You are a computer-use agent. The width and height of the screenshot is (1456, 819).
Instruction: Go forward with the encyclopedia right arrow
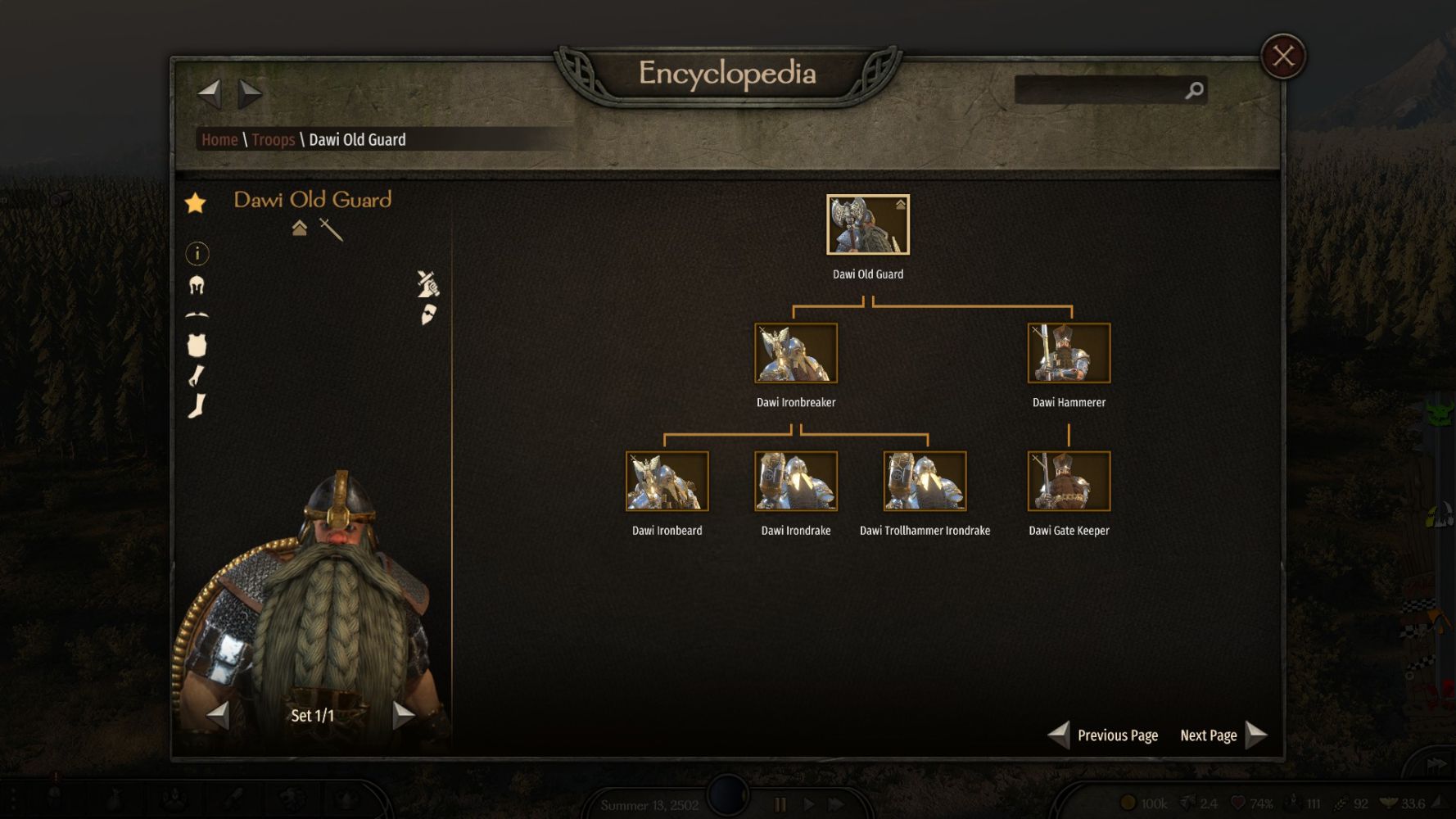(x=250, y=93)
